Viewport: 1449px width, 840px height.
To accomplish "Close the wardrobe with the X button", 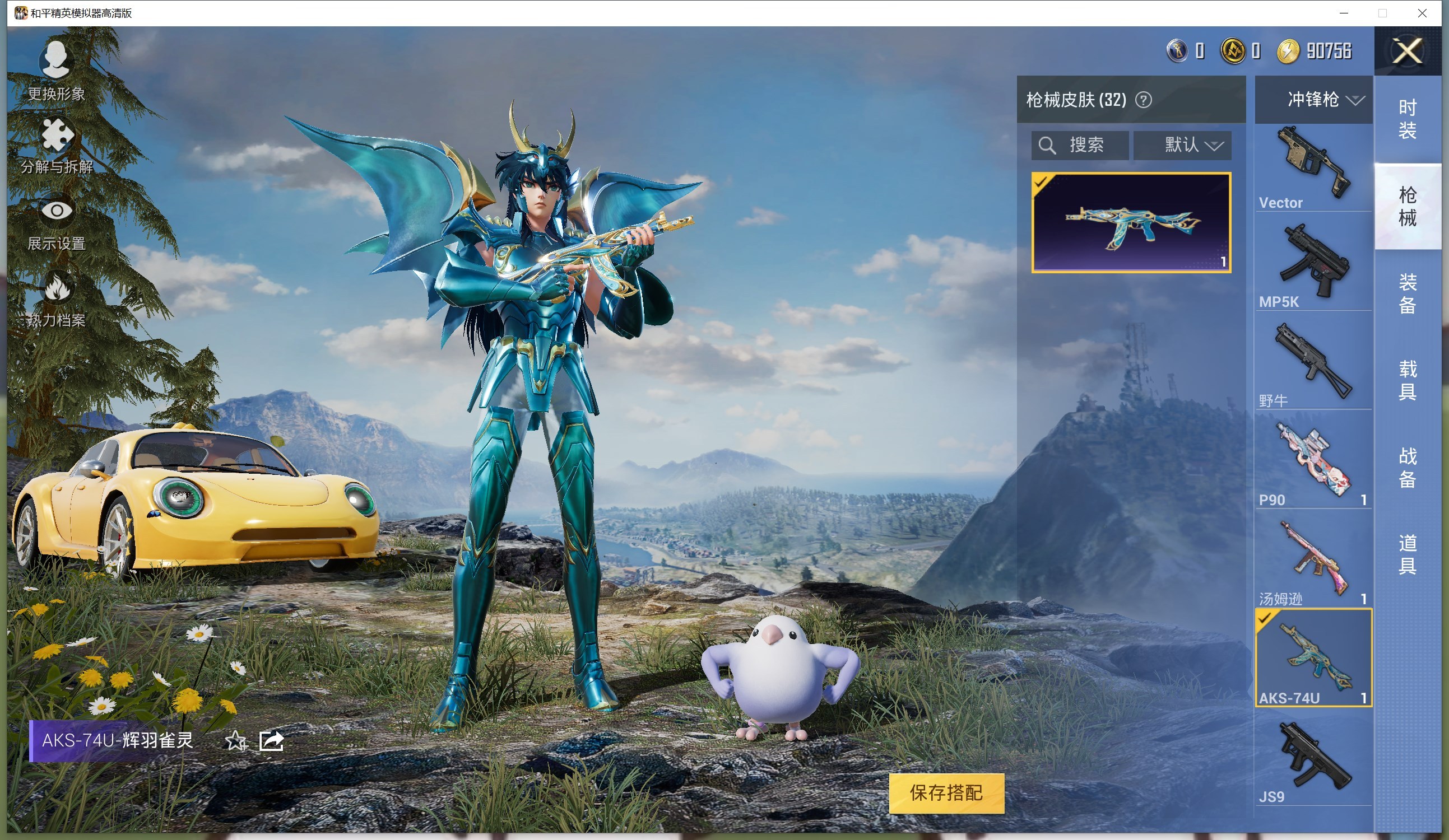I will (x=1406, y=51).
